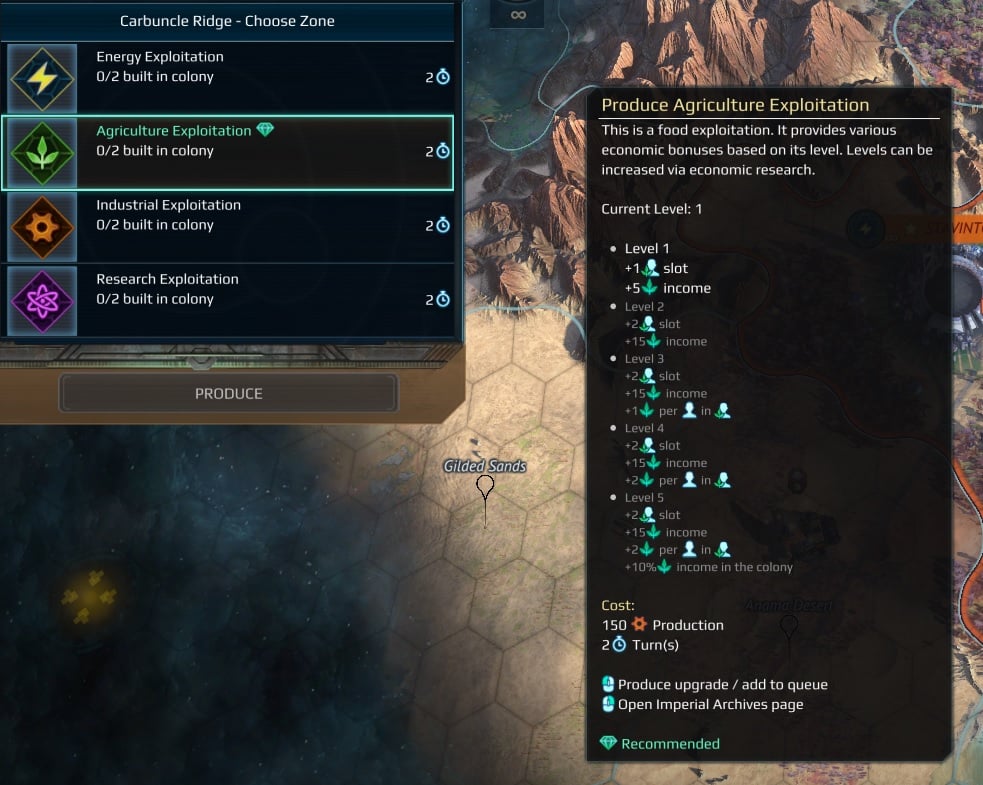
Task: Pick the Industrial Exploitation zone
Action: 228,226
